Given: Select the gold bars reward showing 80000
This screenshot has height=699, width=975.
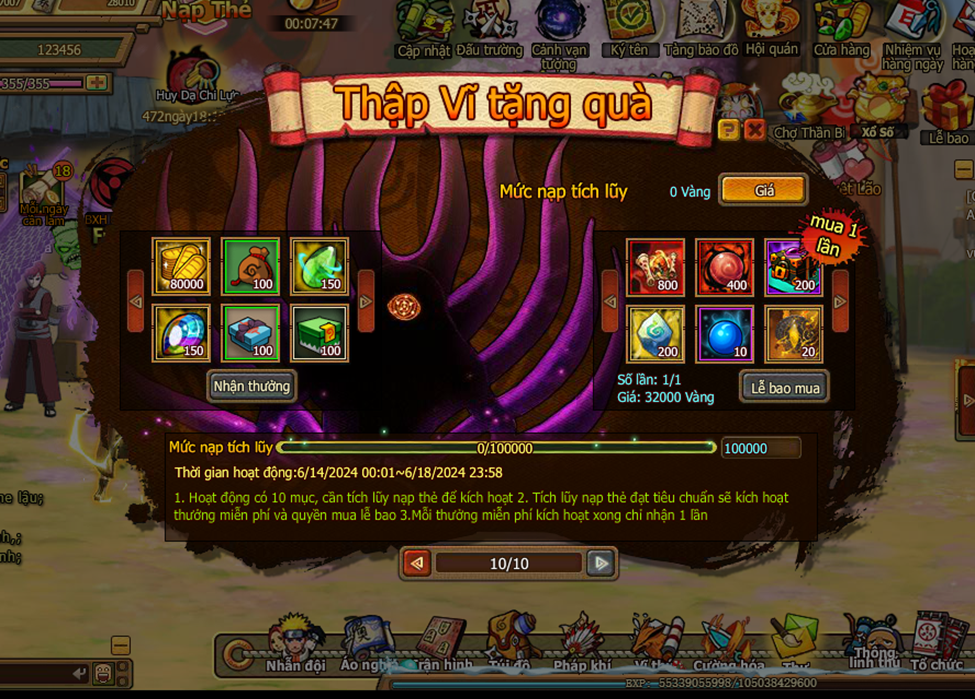Looking at the screenshot, I should click(181, 266).
